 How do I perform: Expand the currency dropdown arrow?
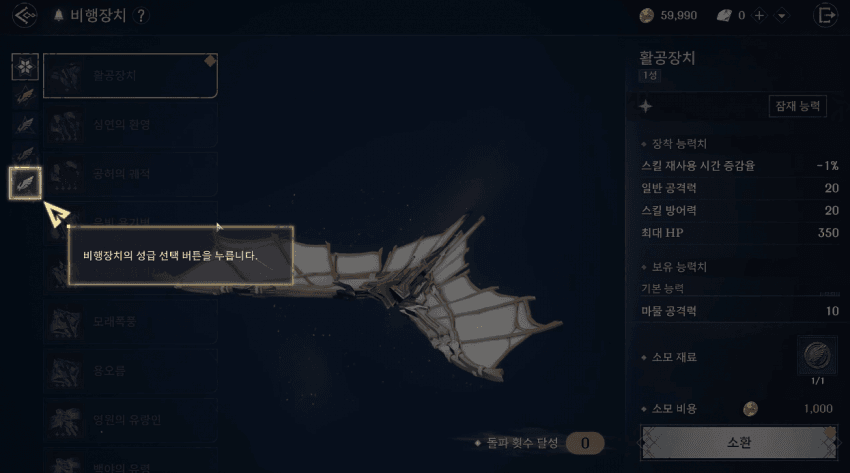[781, 15]
